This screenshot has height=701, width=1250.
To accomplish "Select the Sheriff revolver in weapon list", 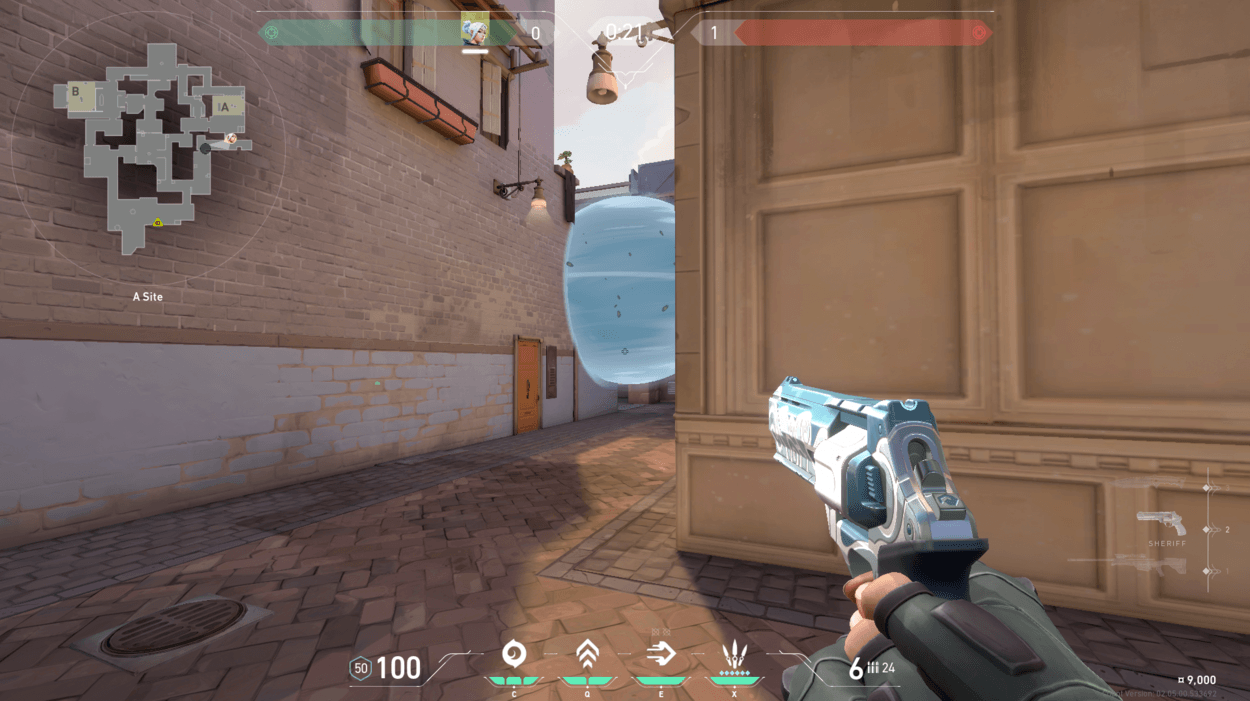I will click(1162, 524).
